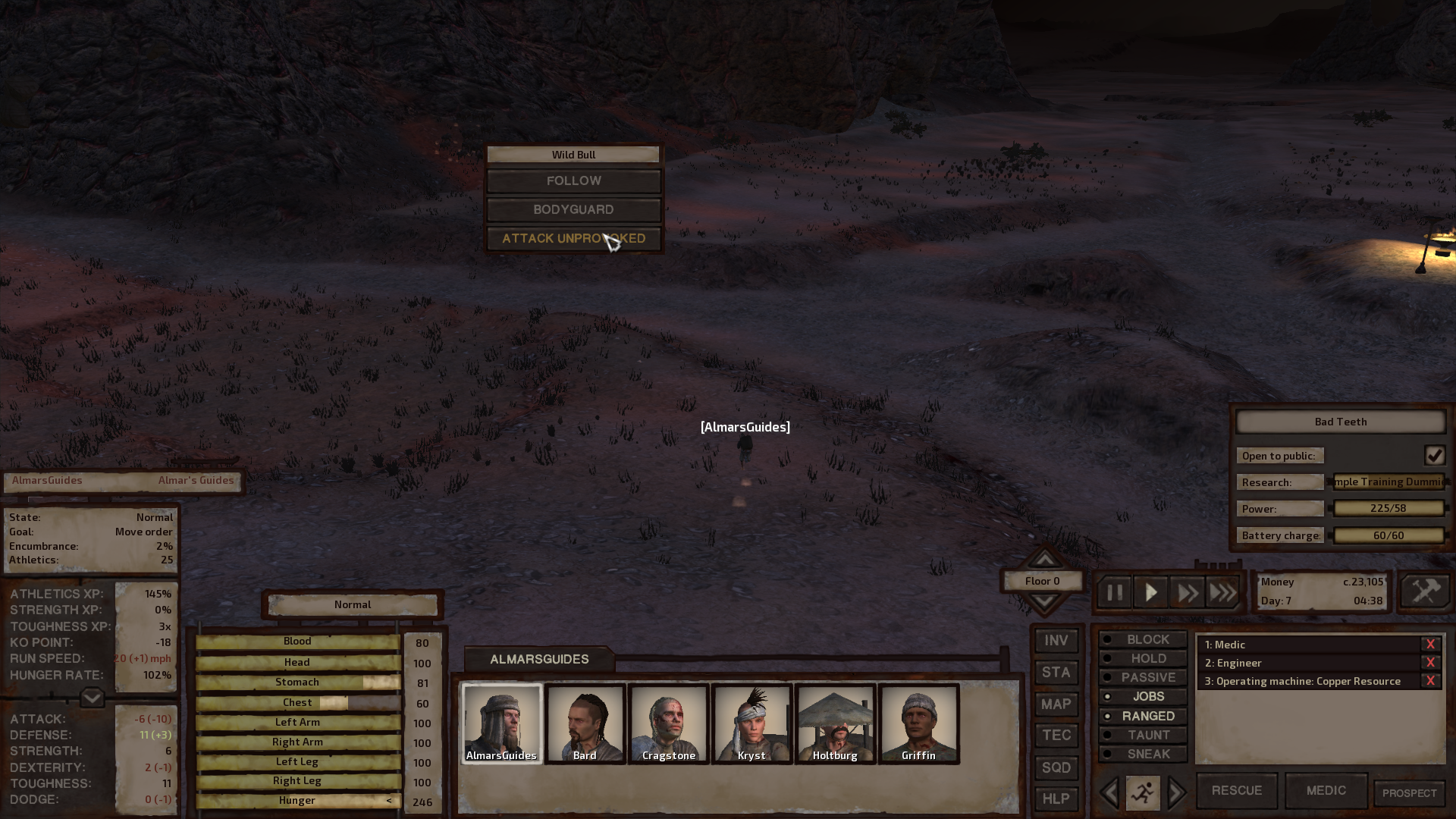
Task: Choose Attack Unprovoked on the Wild Bull
Action: point(573,239)
